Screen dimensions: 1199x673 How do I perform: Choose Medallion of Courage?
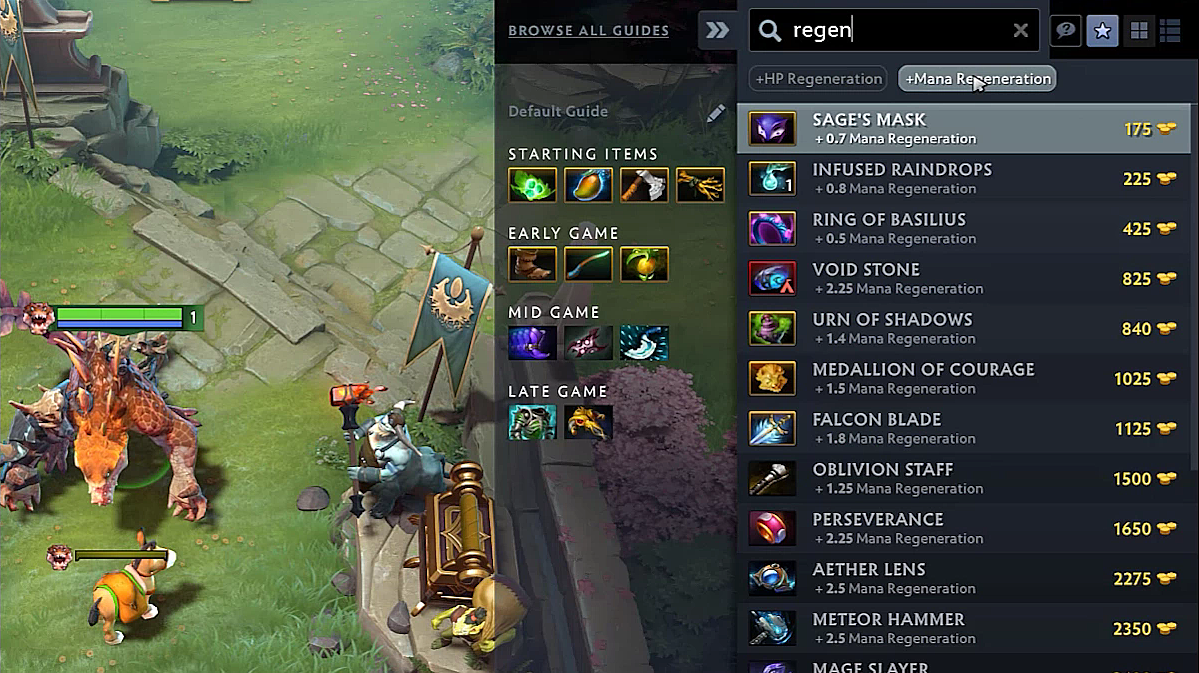[x=963, y=379]
